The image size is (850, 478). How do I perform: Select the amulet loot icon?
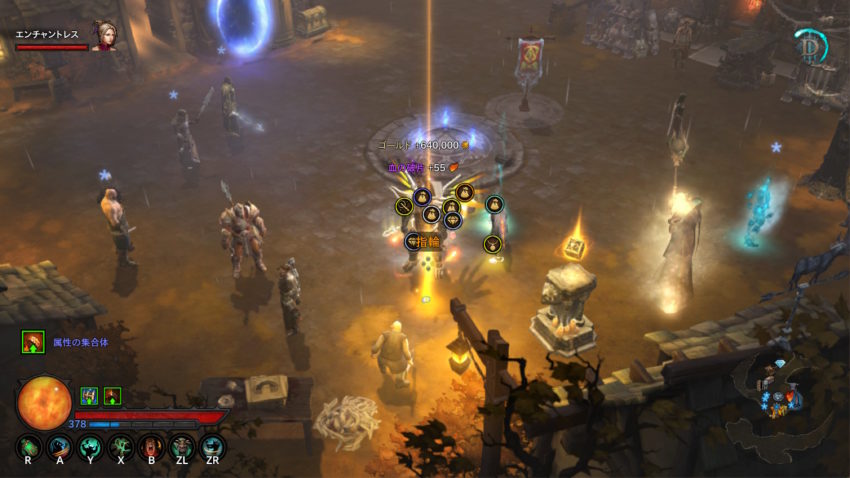(x=491, y=244)
